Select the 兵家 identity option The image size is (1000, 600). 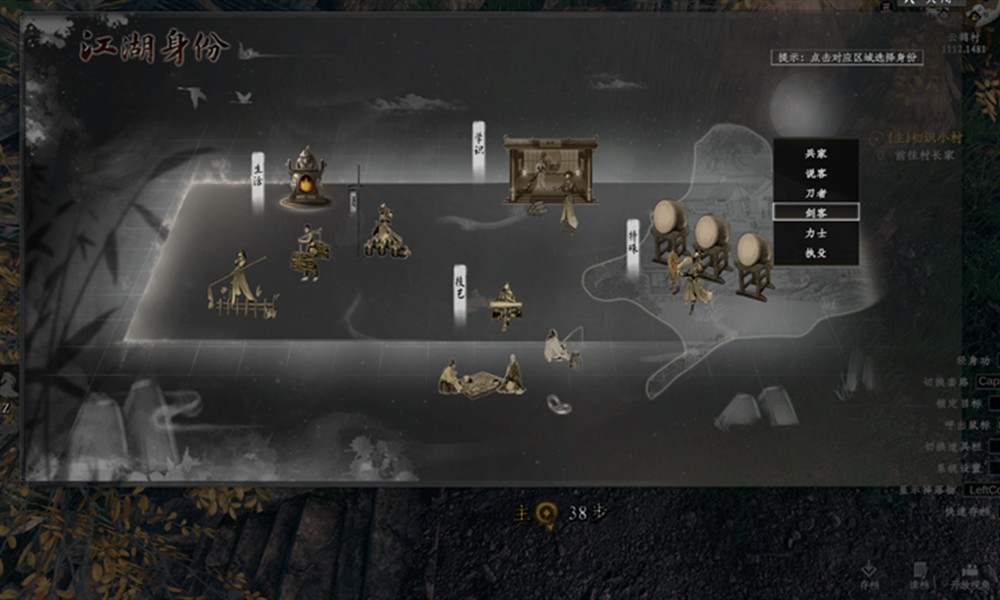point(815,153)
